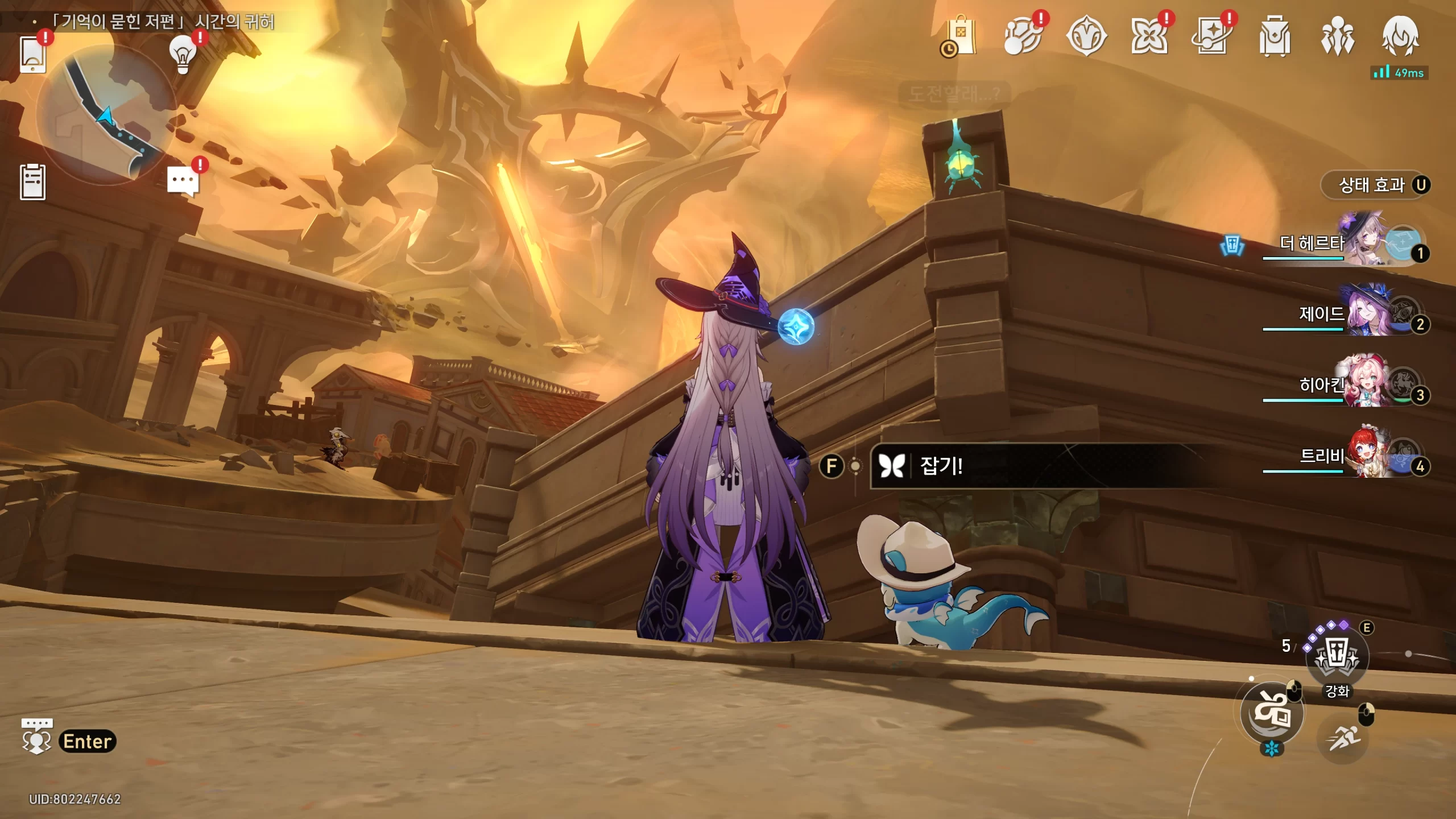Activate the 강화 technique skill
The height and width of the screenshot is (819, 1456).
[1337, 657]
